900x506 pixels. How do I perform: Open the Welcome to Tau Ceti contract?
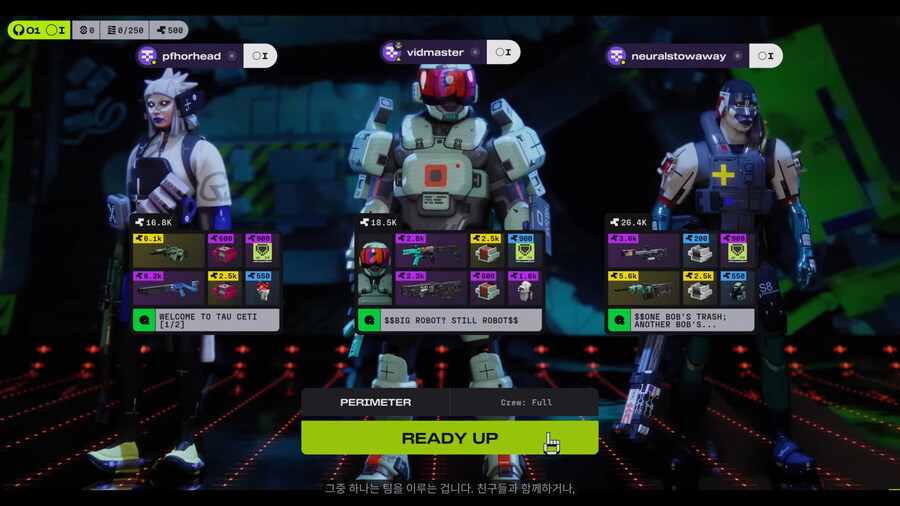click(206, 320)
